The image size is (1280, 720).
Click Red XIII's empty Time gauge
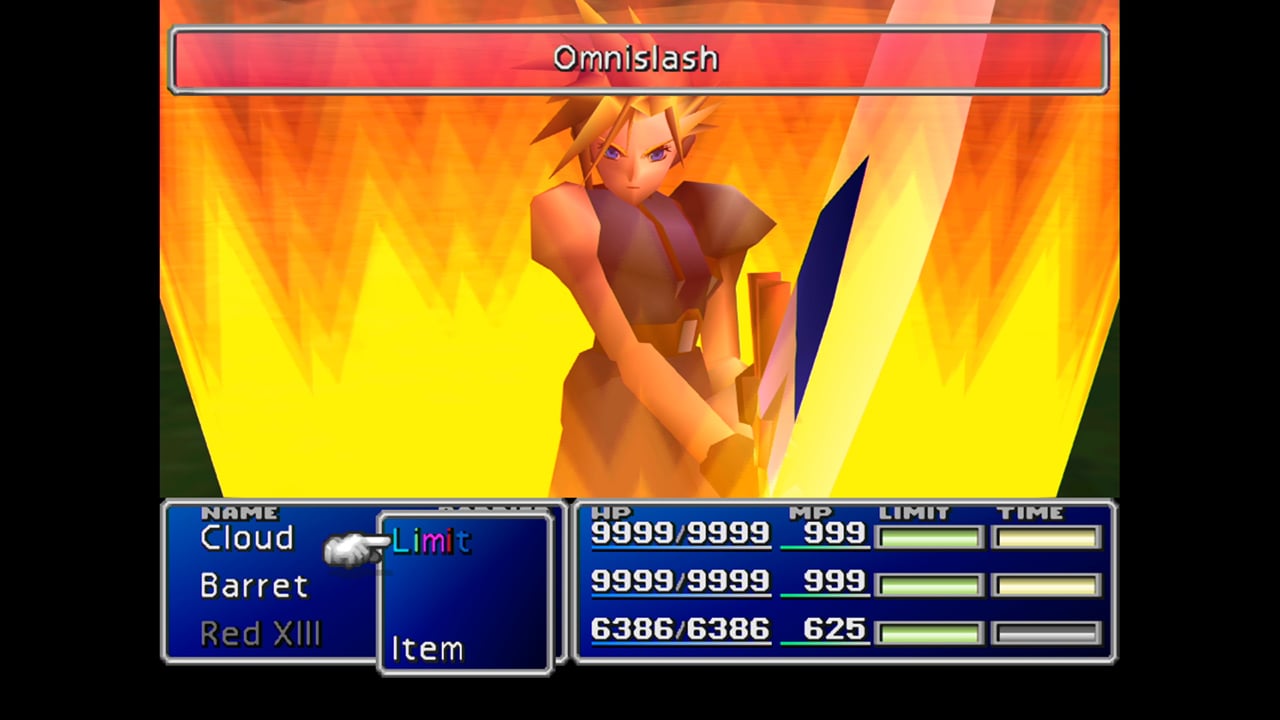[1046, 631]
